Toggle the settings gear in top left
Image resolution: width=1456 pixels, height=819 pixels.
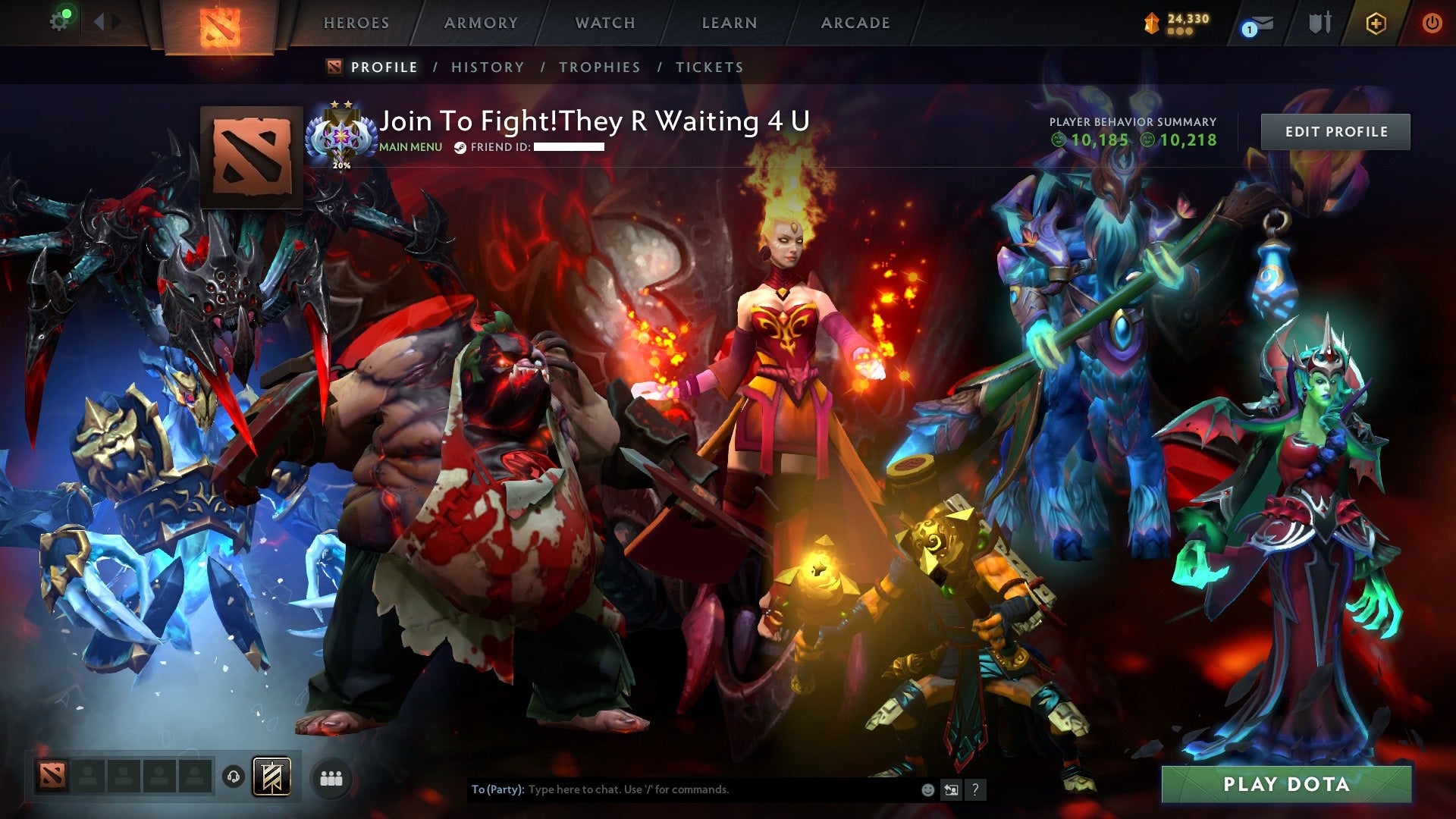[x=59, y=20]
